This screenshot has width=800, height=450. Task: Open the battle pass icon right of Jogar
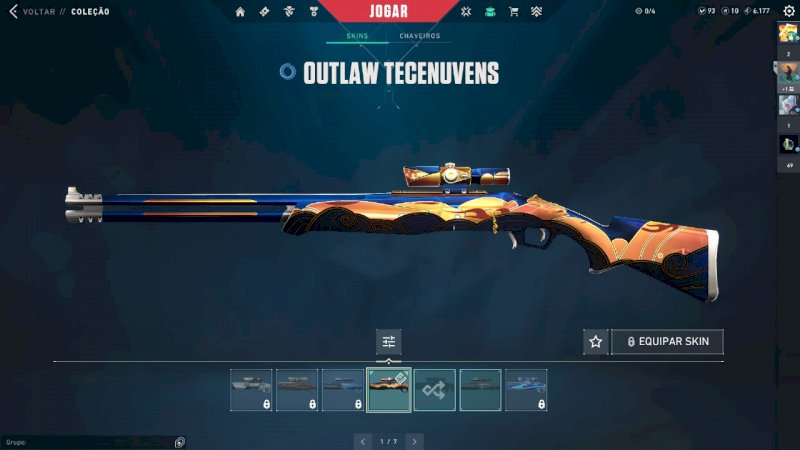(466, 12)
